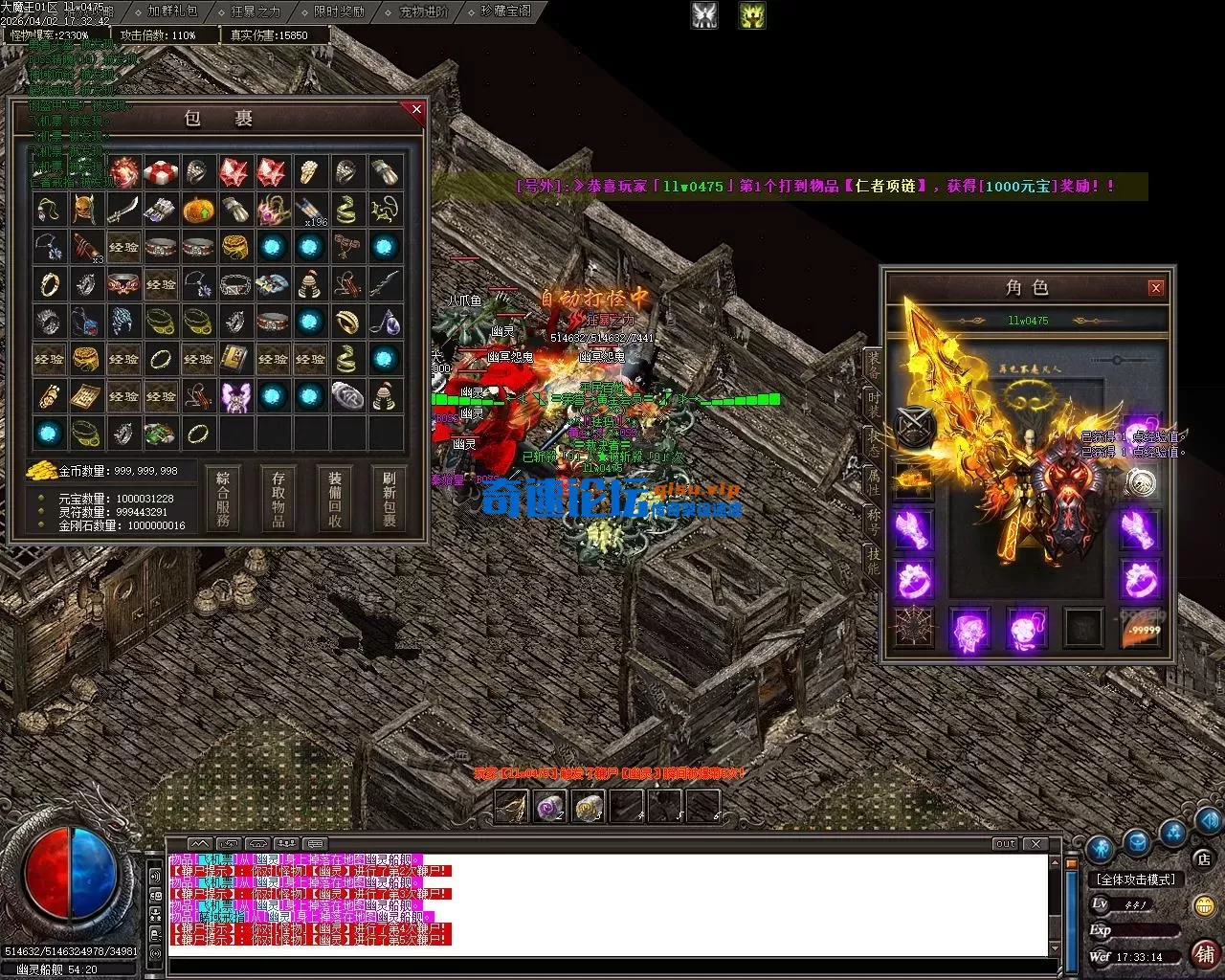This screenshot has height=980, width=1225.
Task: Open the 限时奖励 timed rewards menu
Action: point(339,11)
